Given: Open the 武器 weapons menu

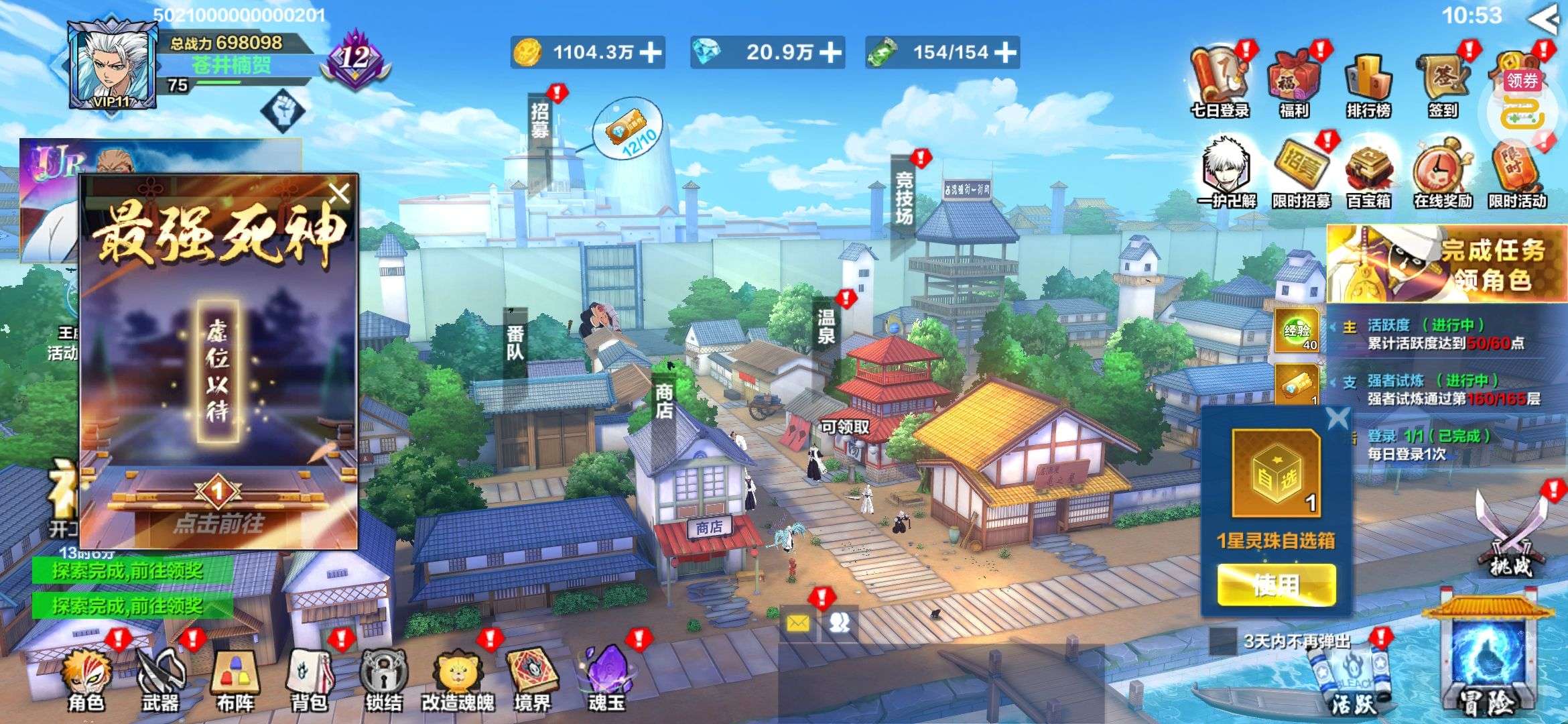Looking at the screenshot, I should [161, 677].
